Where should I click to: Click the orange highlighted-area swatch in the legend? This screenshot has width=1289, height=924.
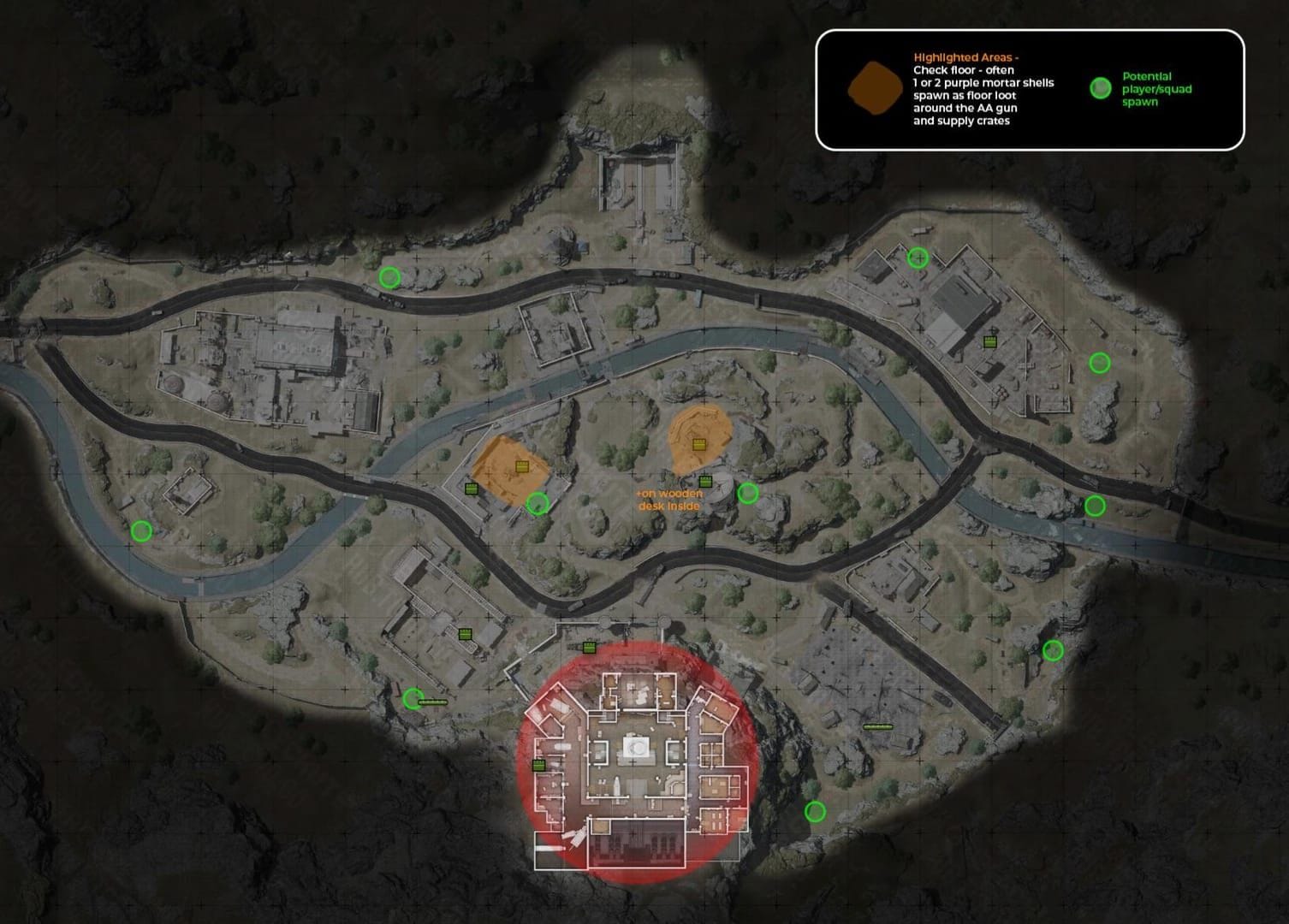(x=874, y=89)
